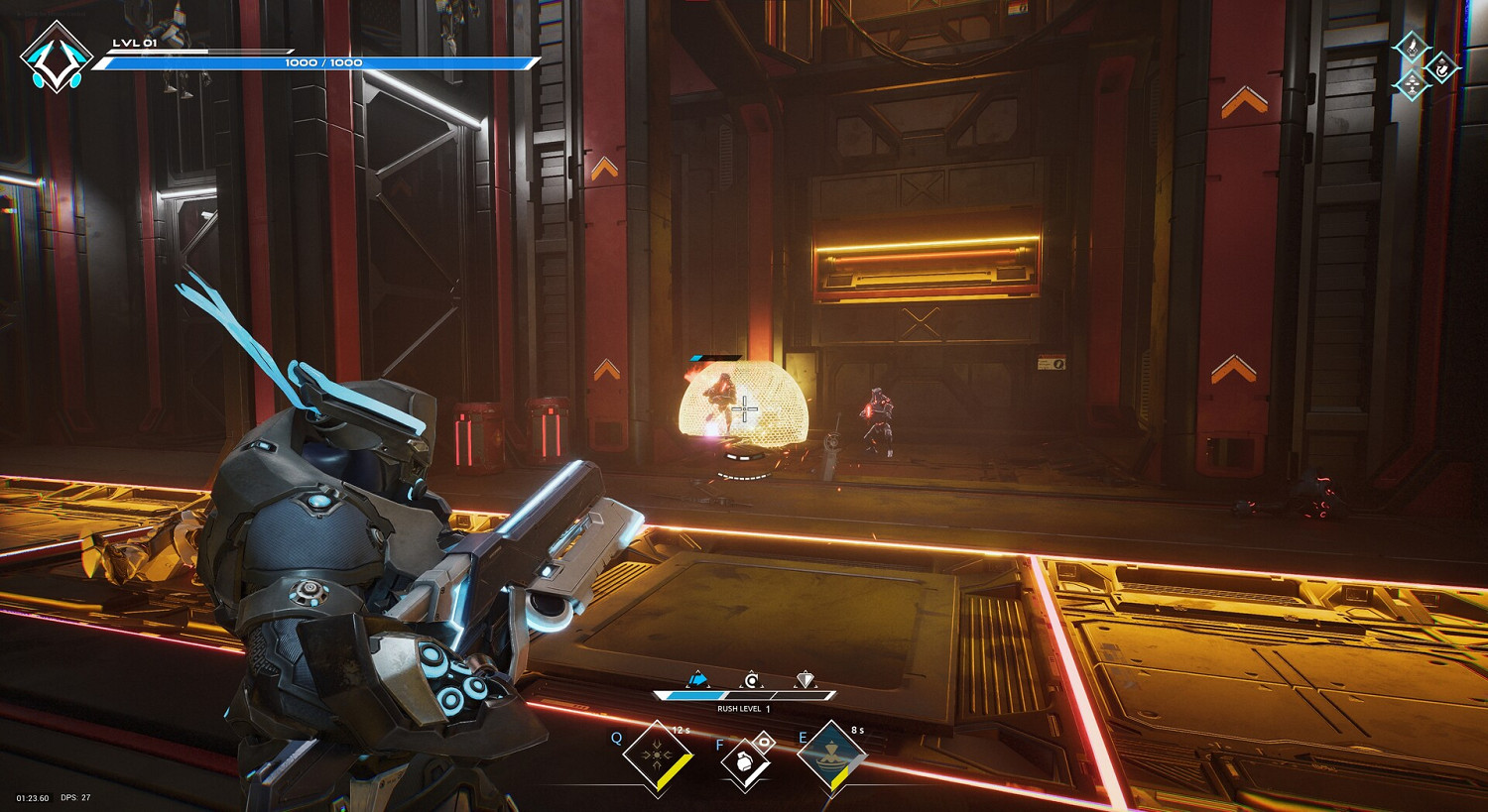The width and height of the screenshot is (1488, 812).
Task: Click the character emblem portrait icon
Action: coord(56,58)
